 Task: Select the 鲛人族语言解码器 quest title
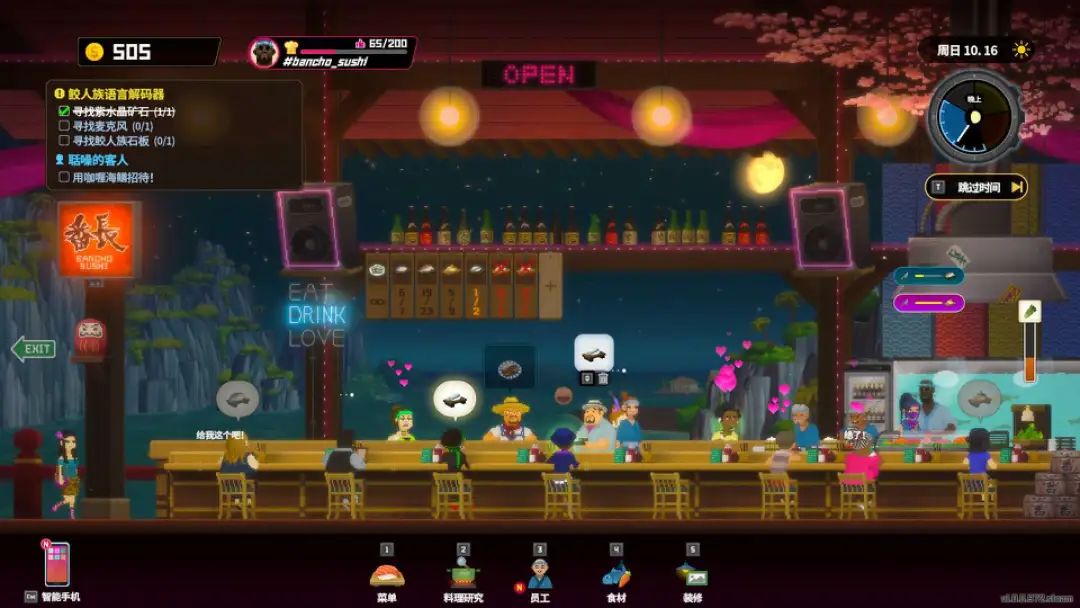coord(116,95)
